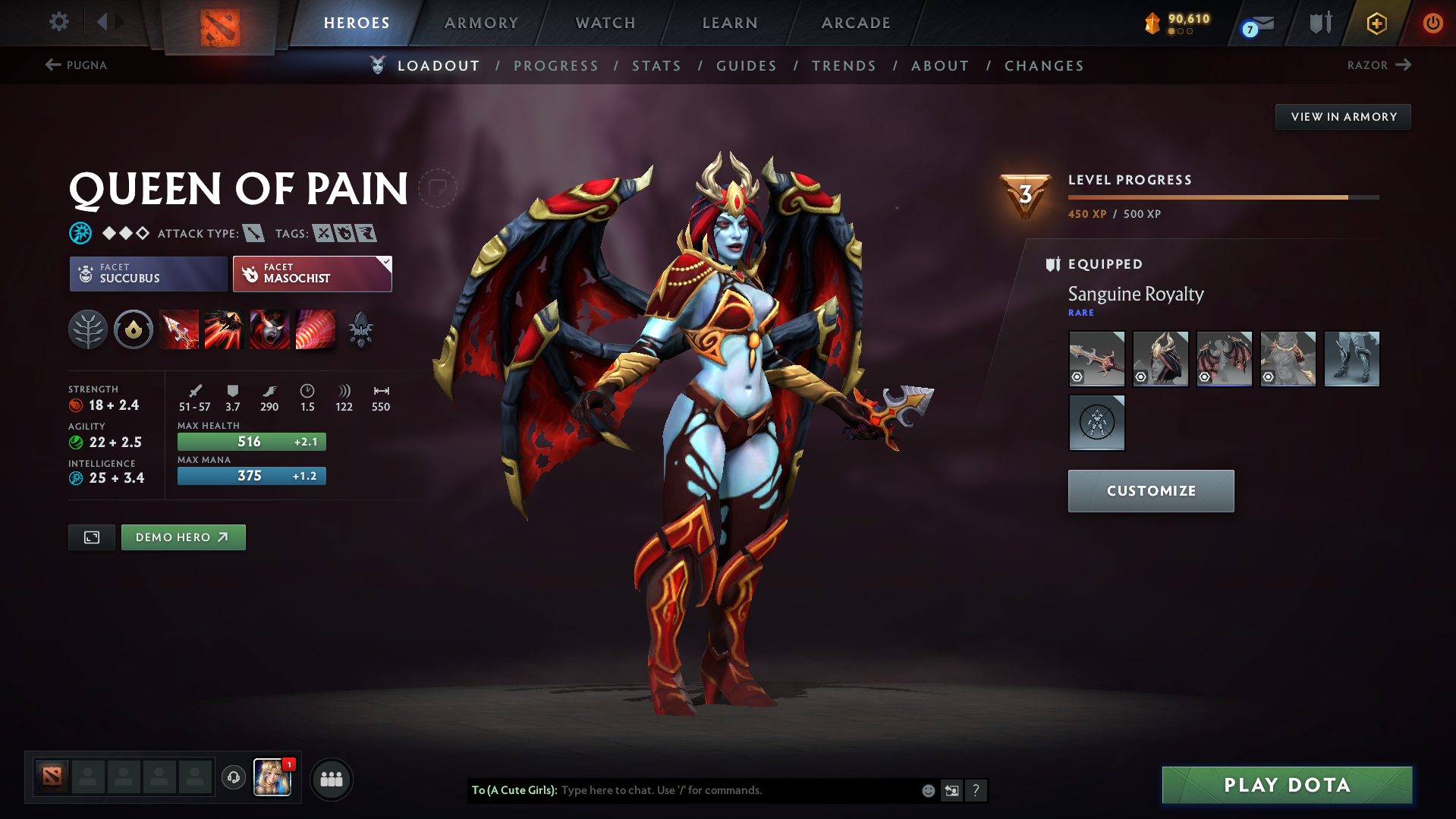1456x819 pixels.
Task: Open the Scream of Pain ability icon
Action: (269, 329)
